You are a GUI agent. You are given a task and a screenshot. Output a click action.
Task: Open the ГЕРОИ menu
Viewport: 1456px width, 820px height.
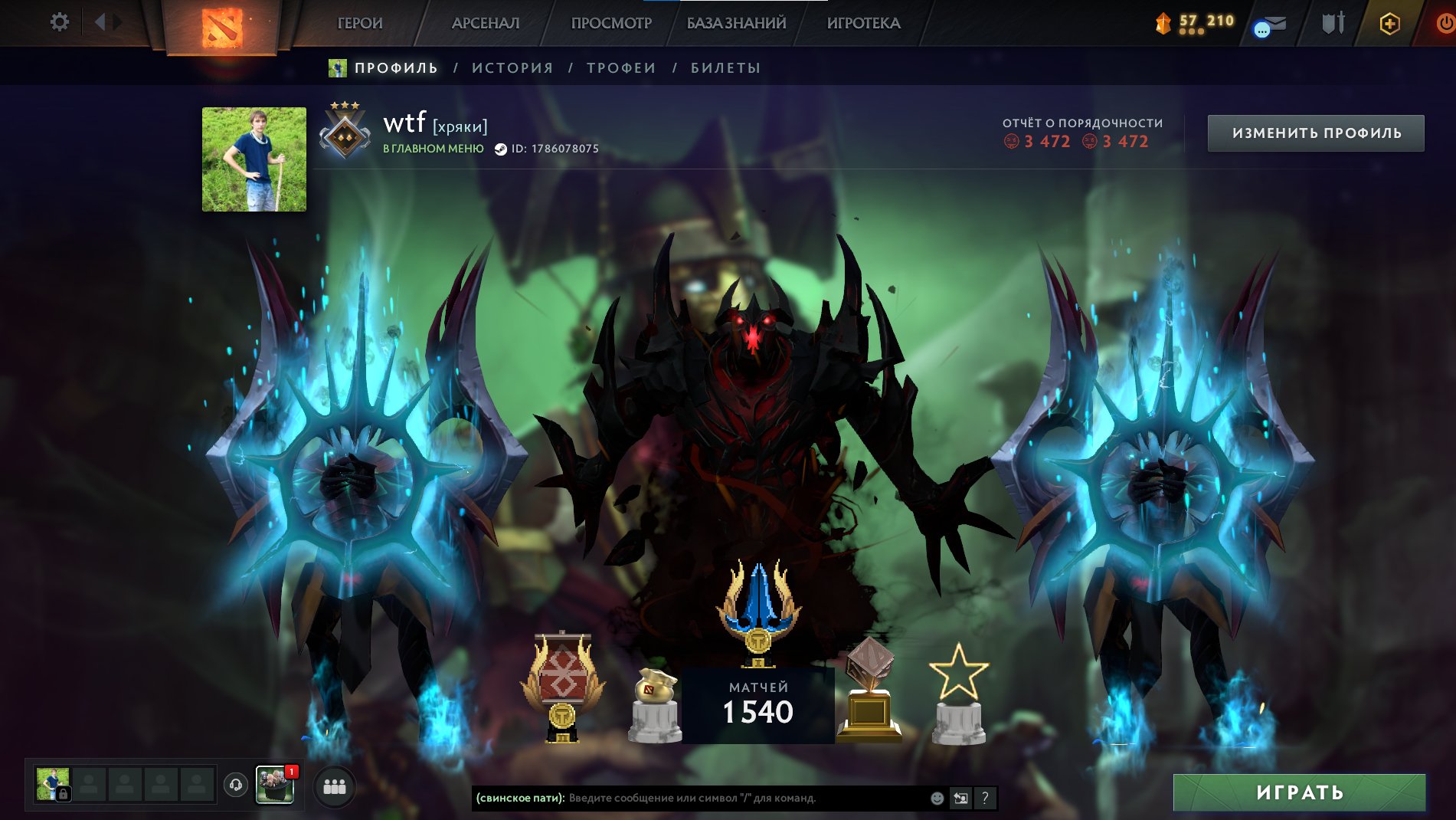360,23
